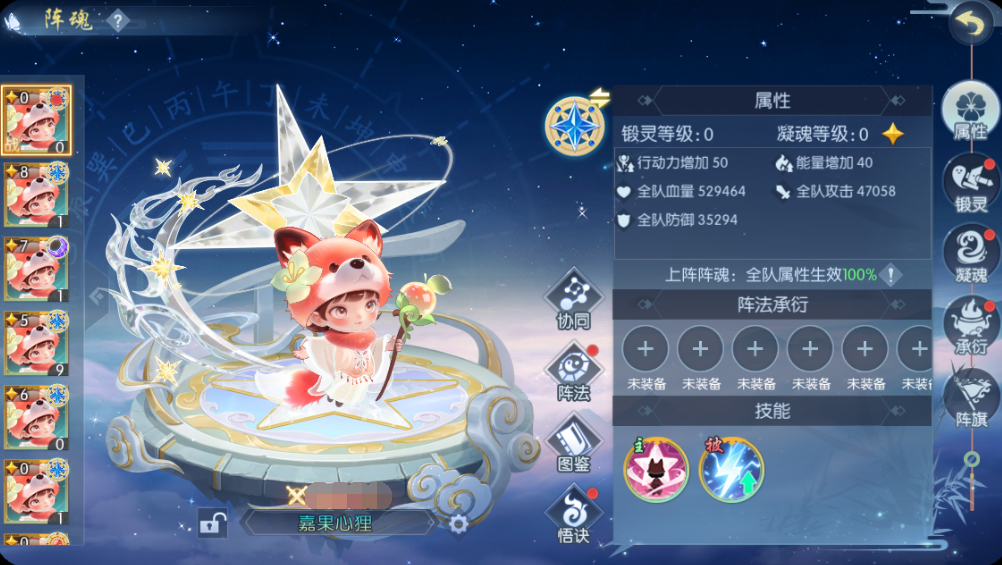
Task: Open the 阵法 formation button
Action: 574,372
